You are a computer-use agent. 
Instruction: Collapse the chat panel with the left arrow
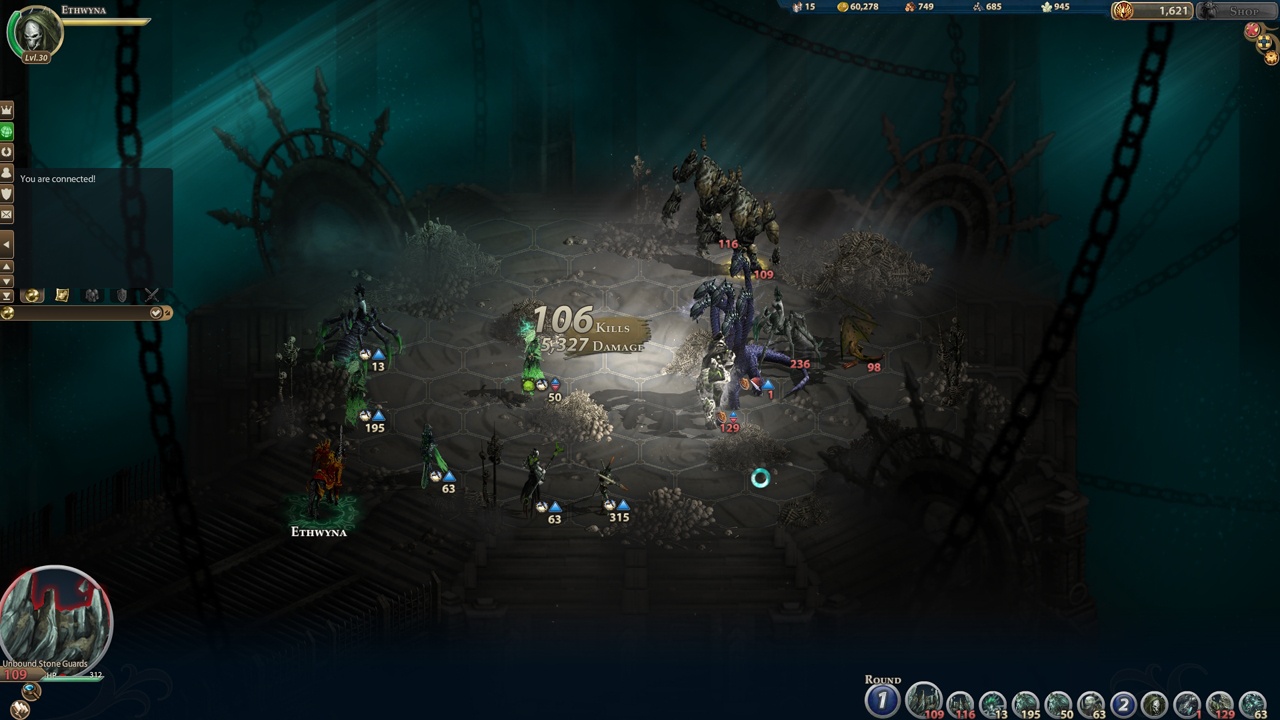[7, 244]
